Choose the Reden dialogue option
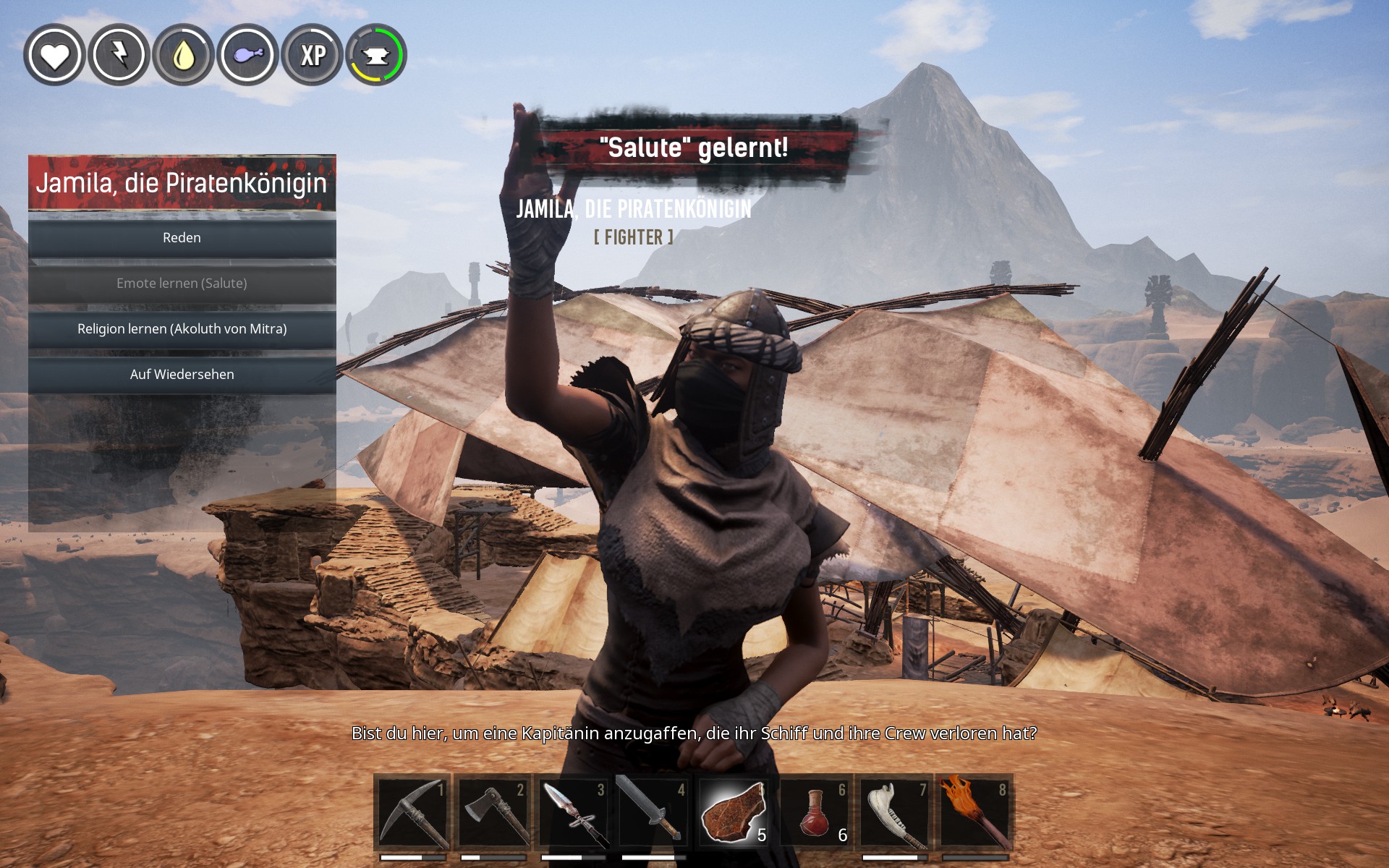This screenshot has width=1389, height=868. pos(182,238)
